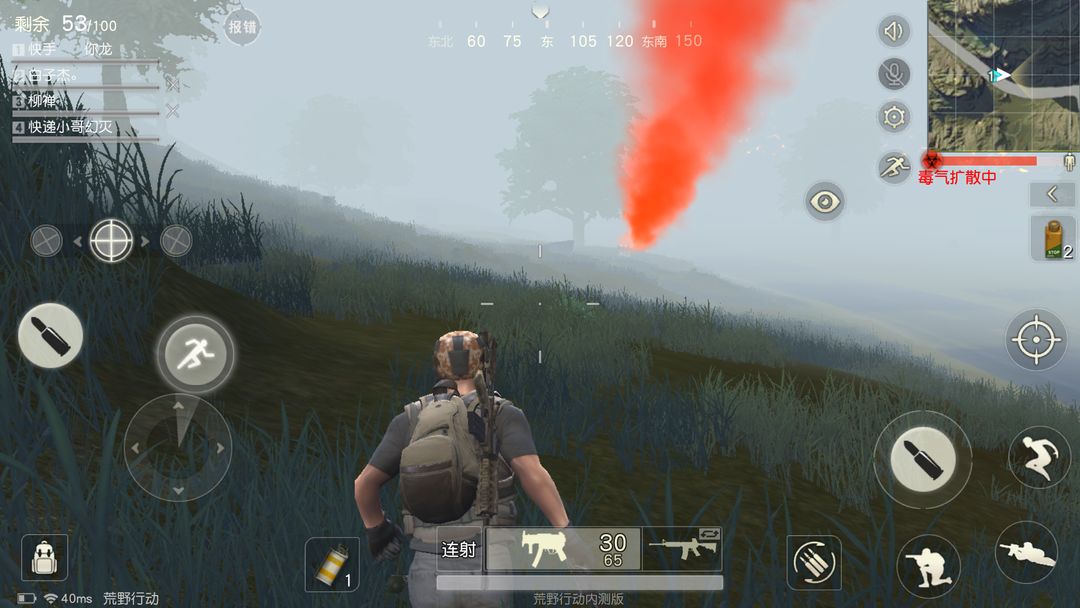Tap the 报错 report button

pyautogui.click(x=241, y=27)
